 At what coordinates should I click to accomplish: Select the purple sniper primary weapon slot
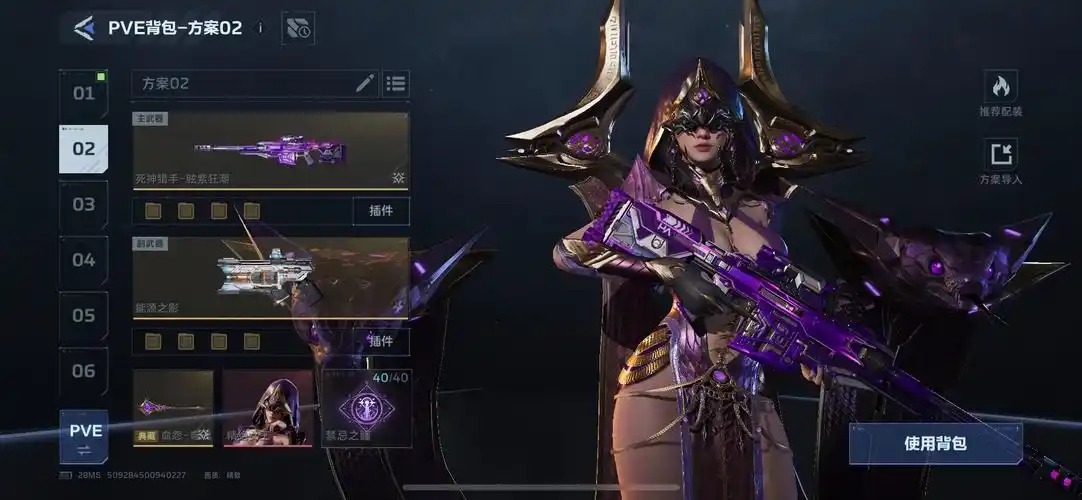tap(270, 151)
